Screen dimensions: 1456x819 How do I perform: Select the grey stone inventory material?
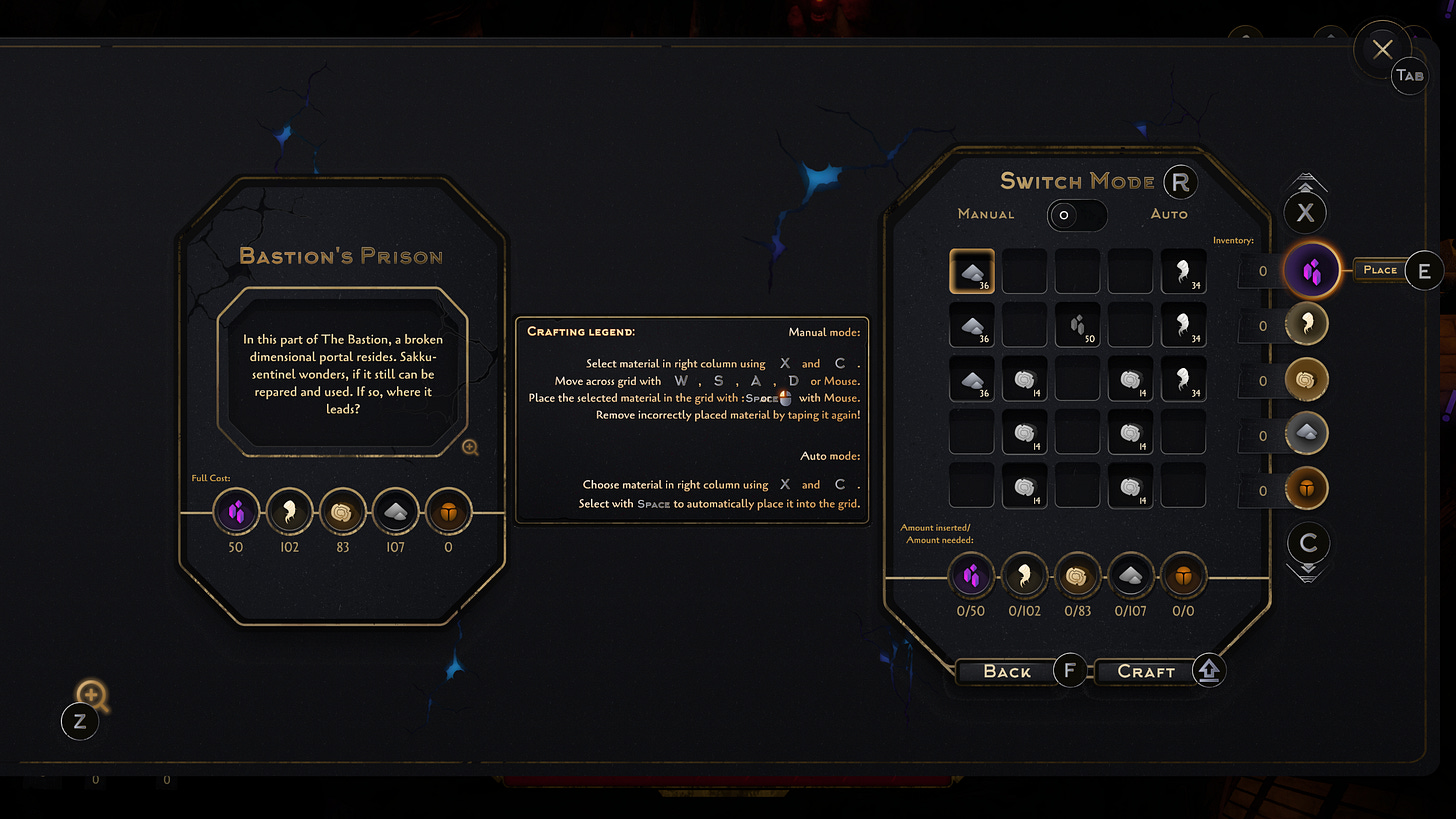[x=1311, y=435]
